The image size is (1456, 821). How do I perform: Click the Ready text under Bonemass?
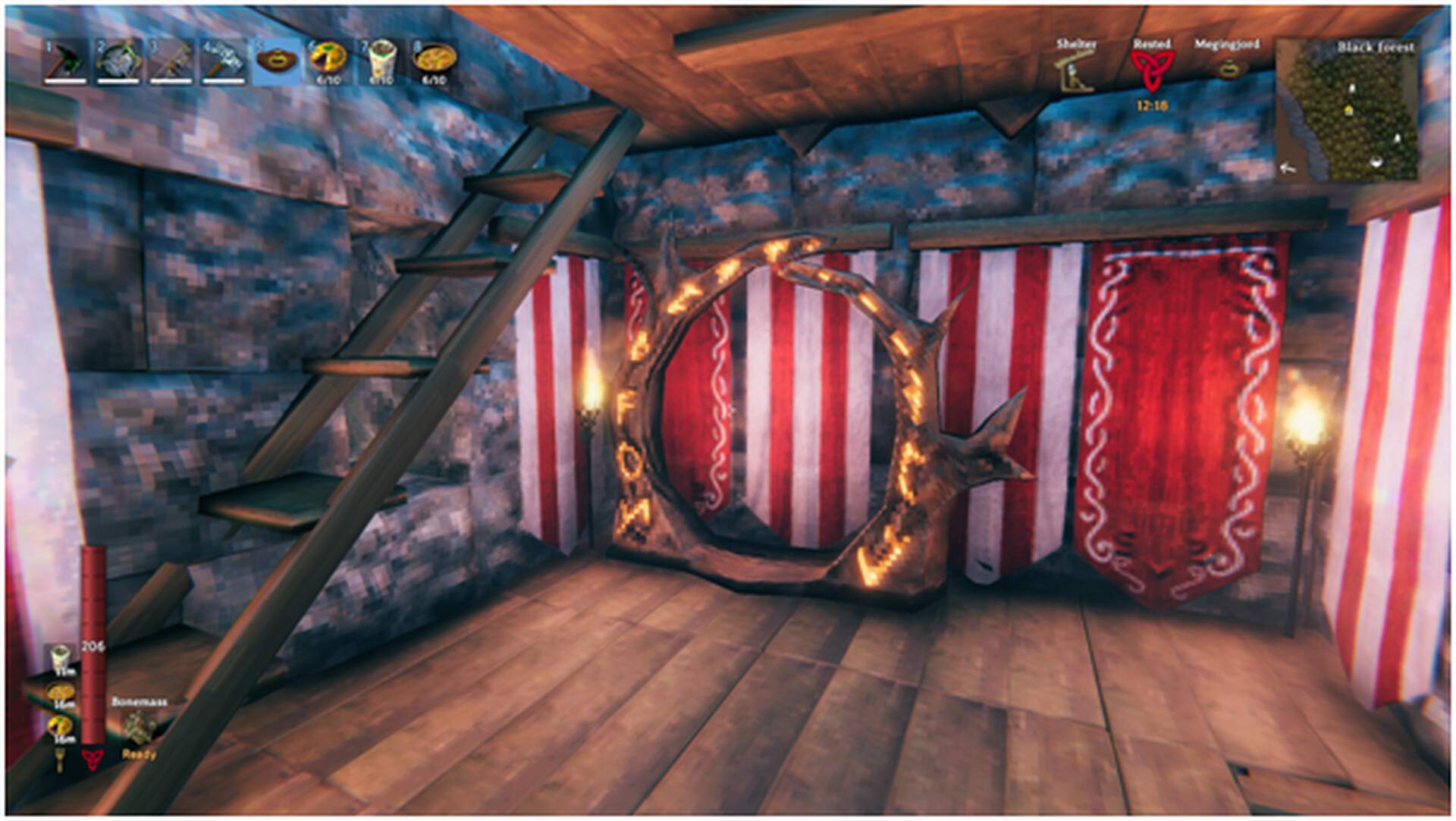(x=139, y=755)
